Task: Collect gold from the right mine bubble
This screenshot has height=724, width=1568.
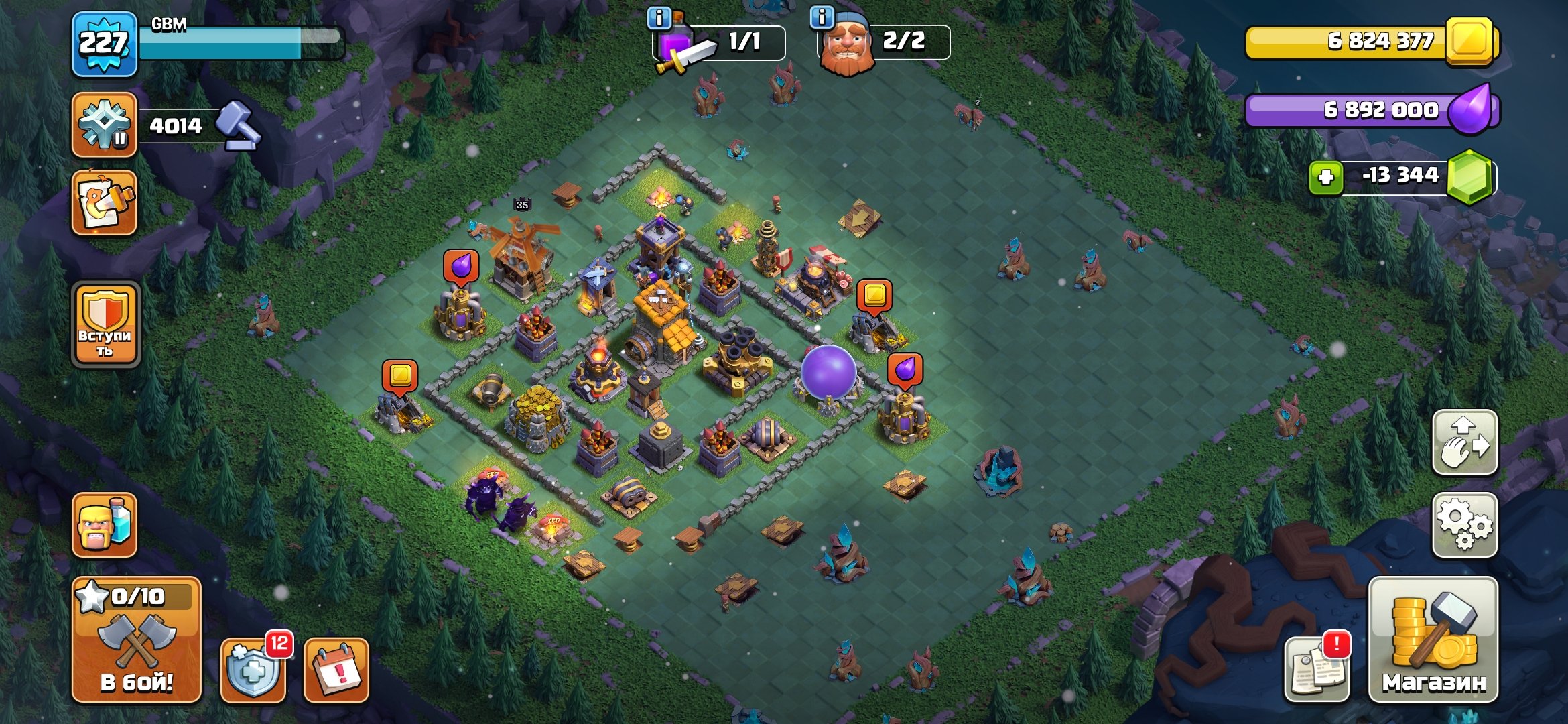Action: pos(874,295)
